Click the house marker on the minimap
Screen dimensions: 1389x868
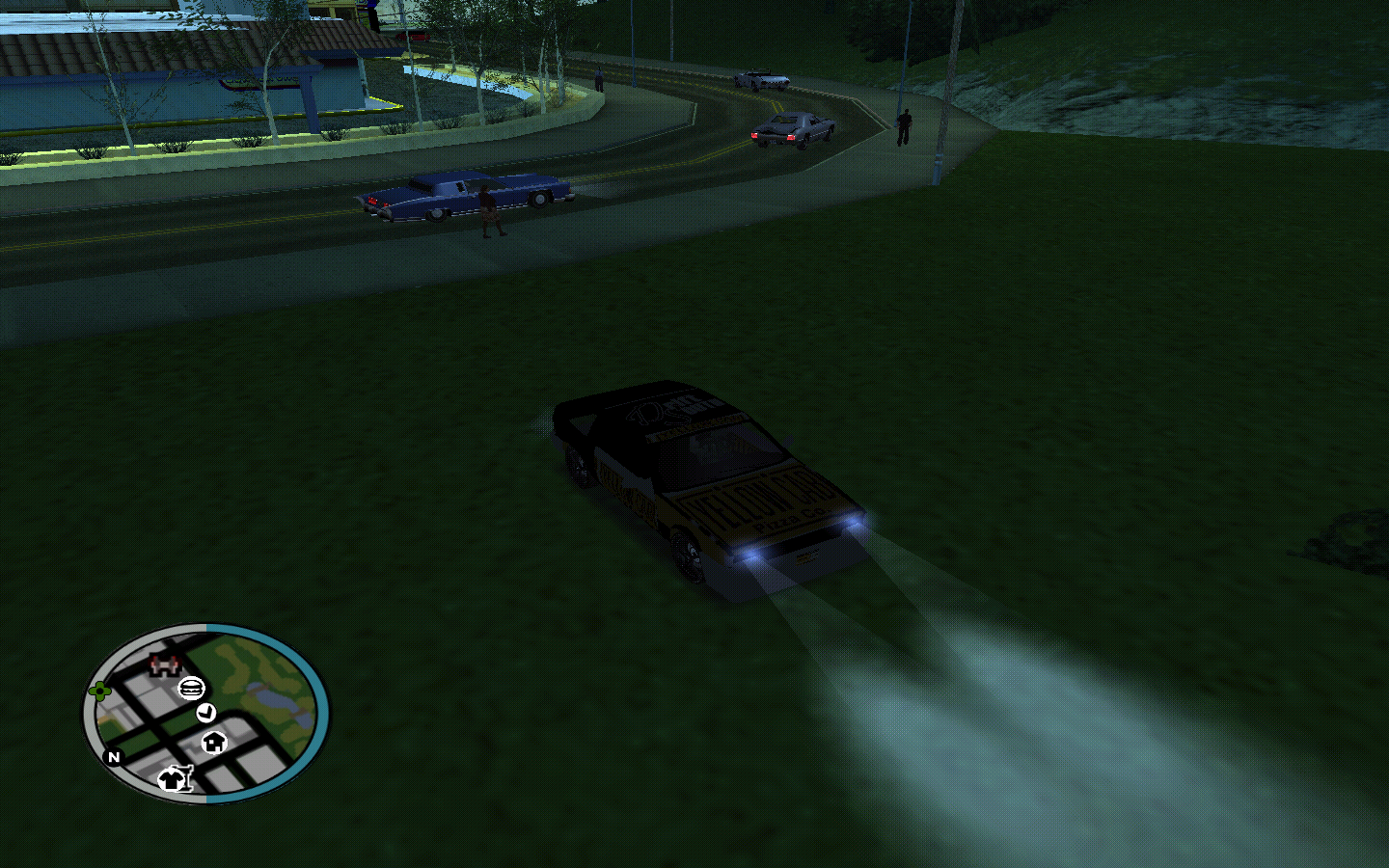(x=214, y=742)
